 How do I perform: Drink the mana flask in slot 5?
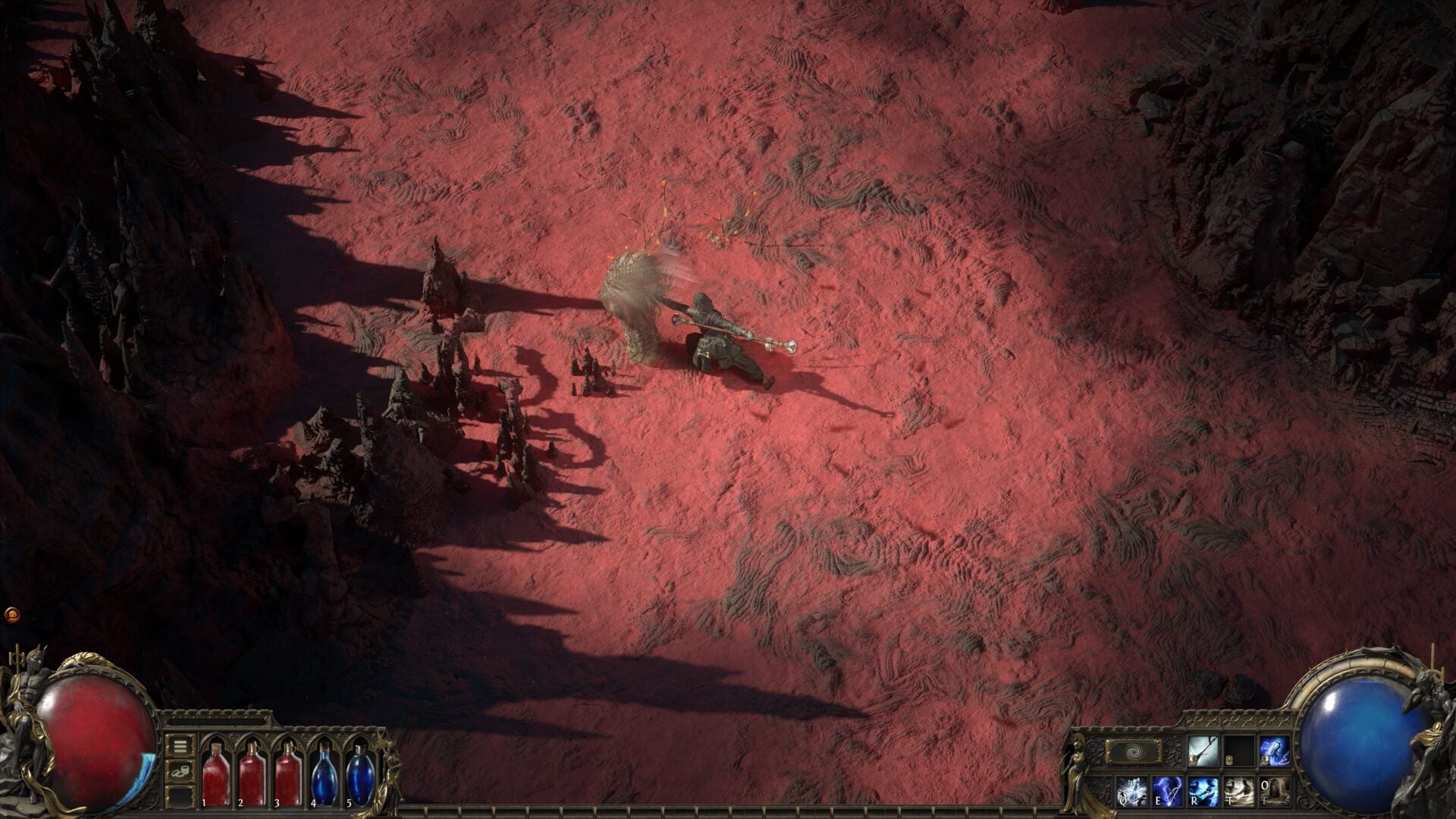pos(359,773)
